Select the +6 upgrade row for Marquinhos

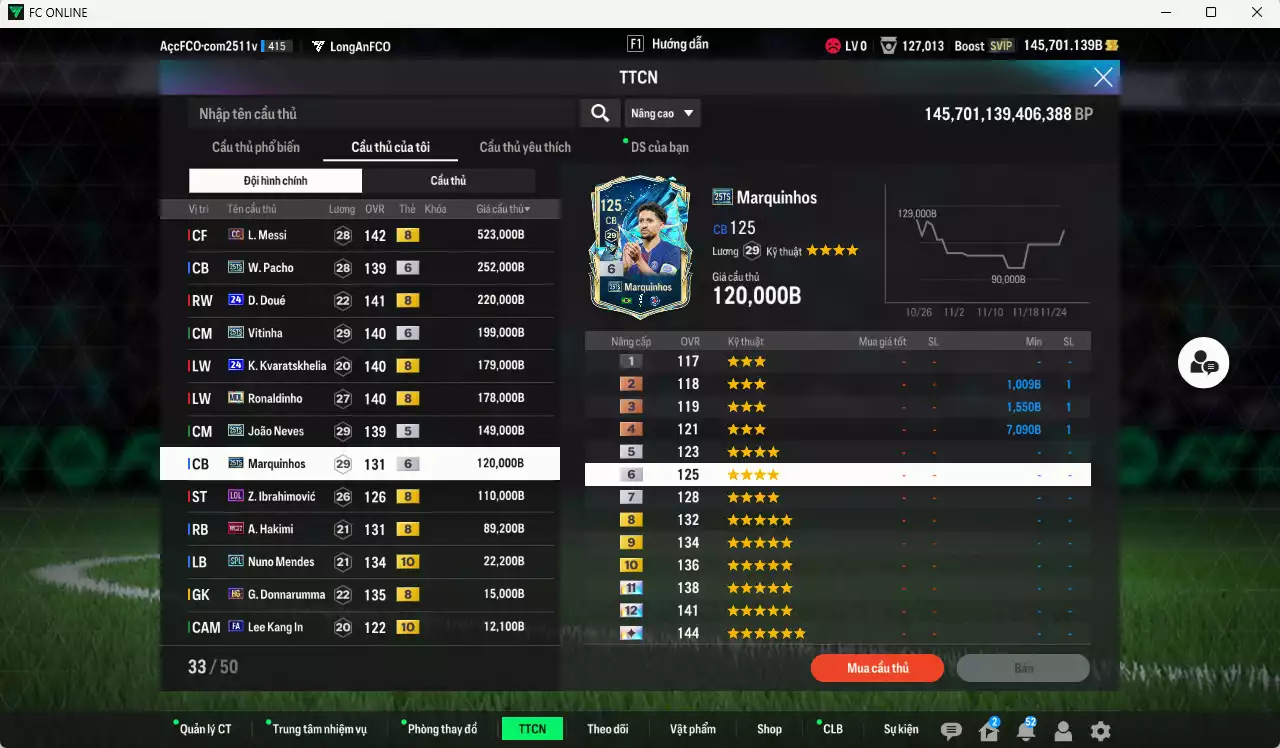pos(838,473)
